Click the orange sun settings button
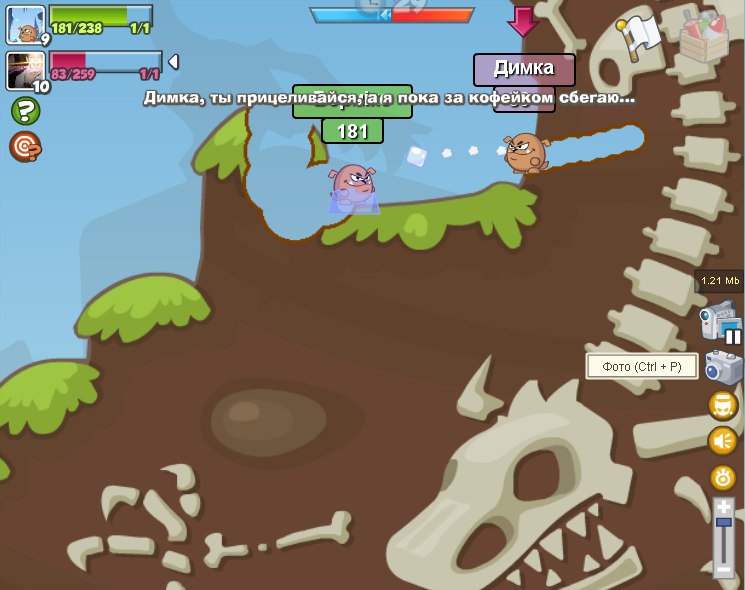 [x=723, y=477]
